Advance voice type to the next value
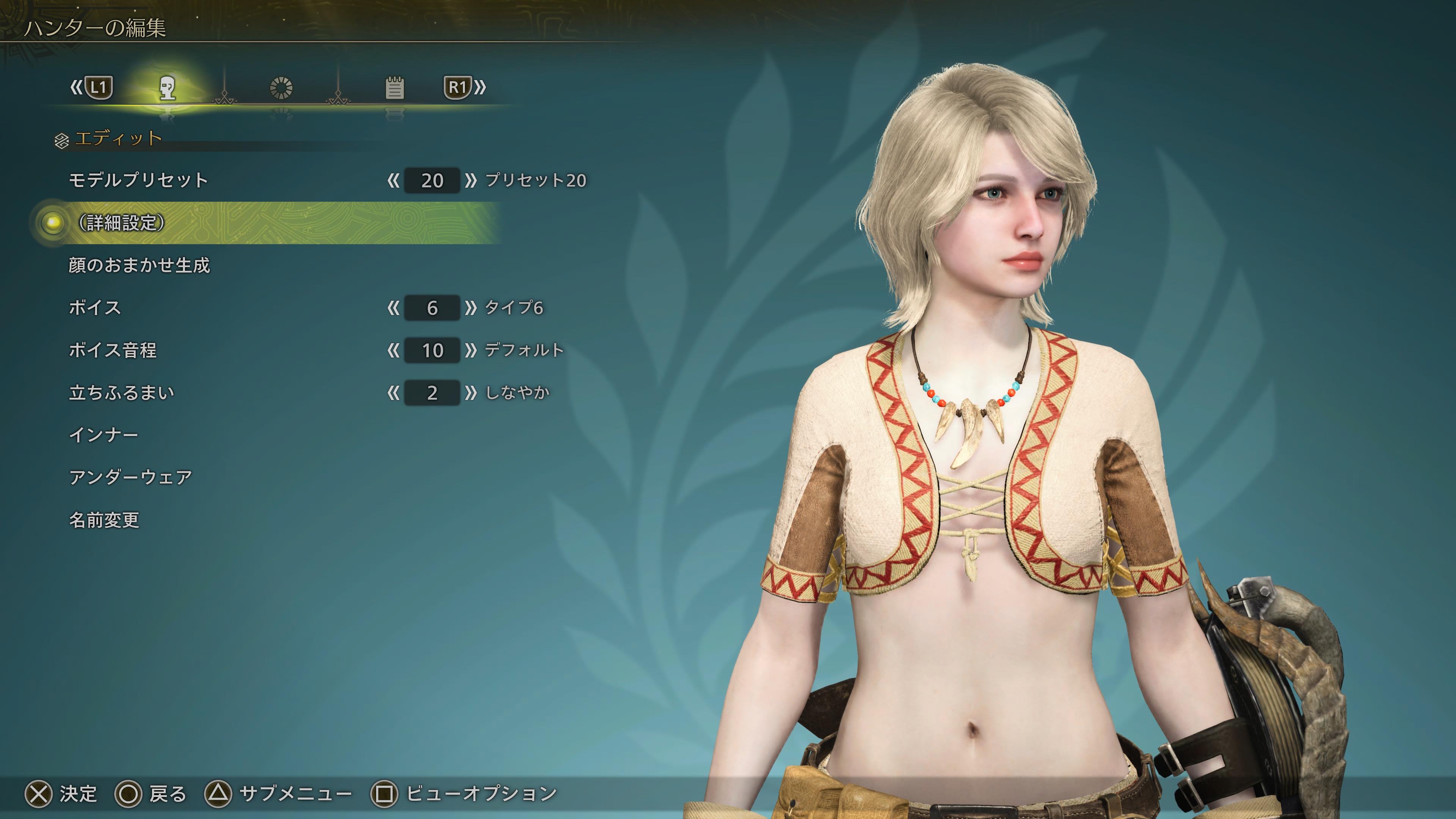This screenshot has height=819, width=1456. [470, 308]
